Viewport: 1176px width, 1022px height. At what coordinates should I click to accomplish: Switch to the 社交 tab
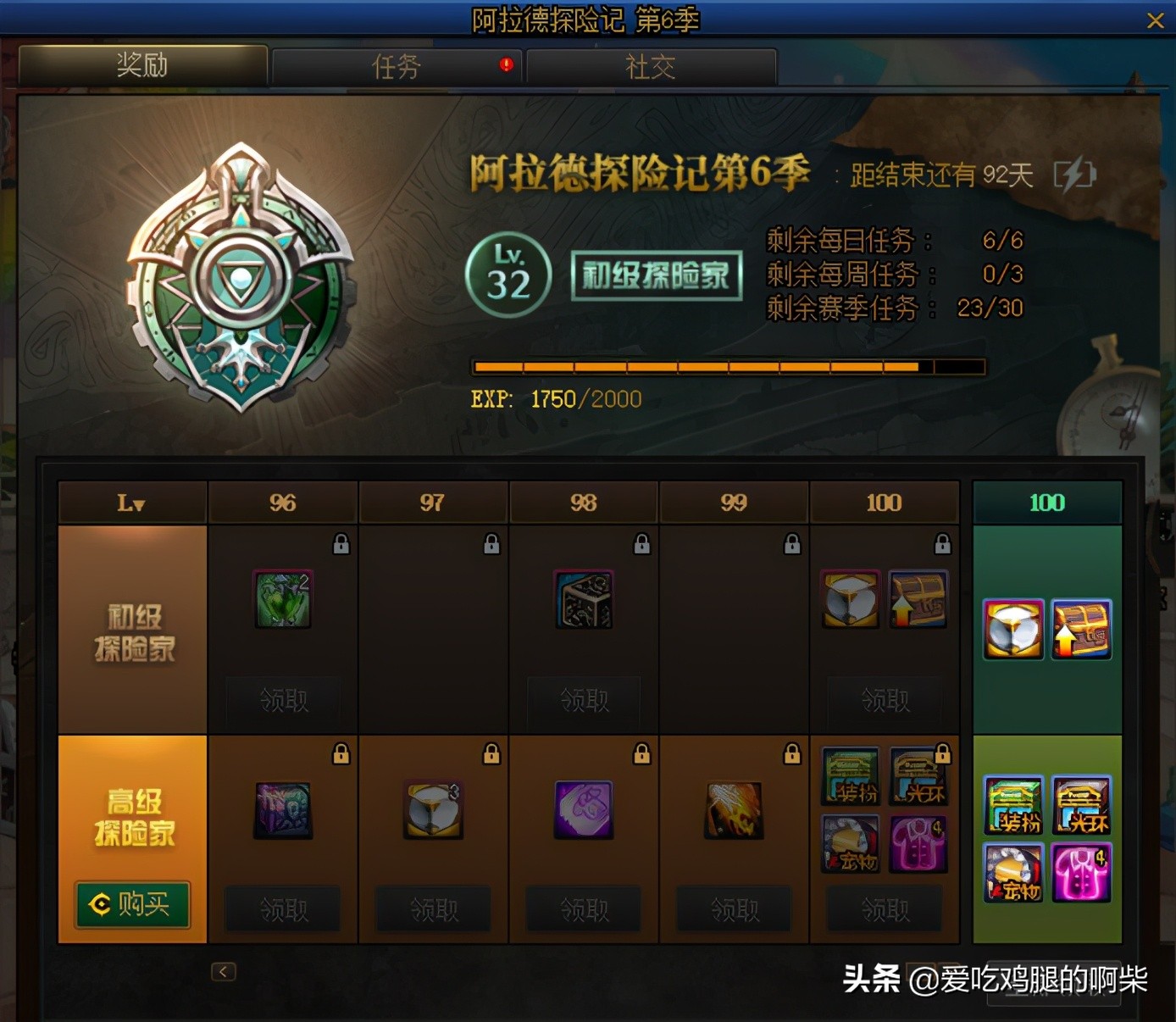pos(649,65)
